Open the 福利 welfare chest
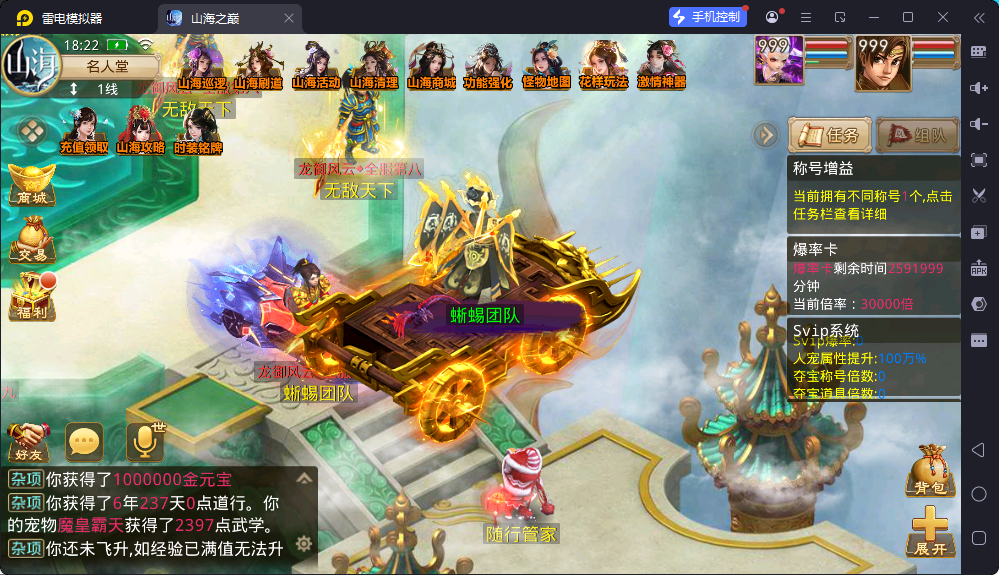This screenshot has width=999, height=575. 31,296
